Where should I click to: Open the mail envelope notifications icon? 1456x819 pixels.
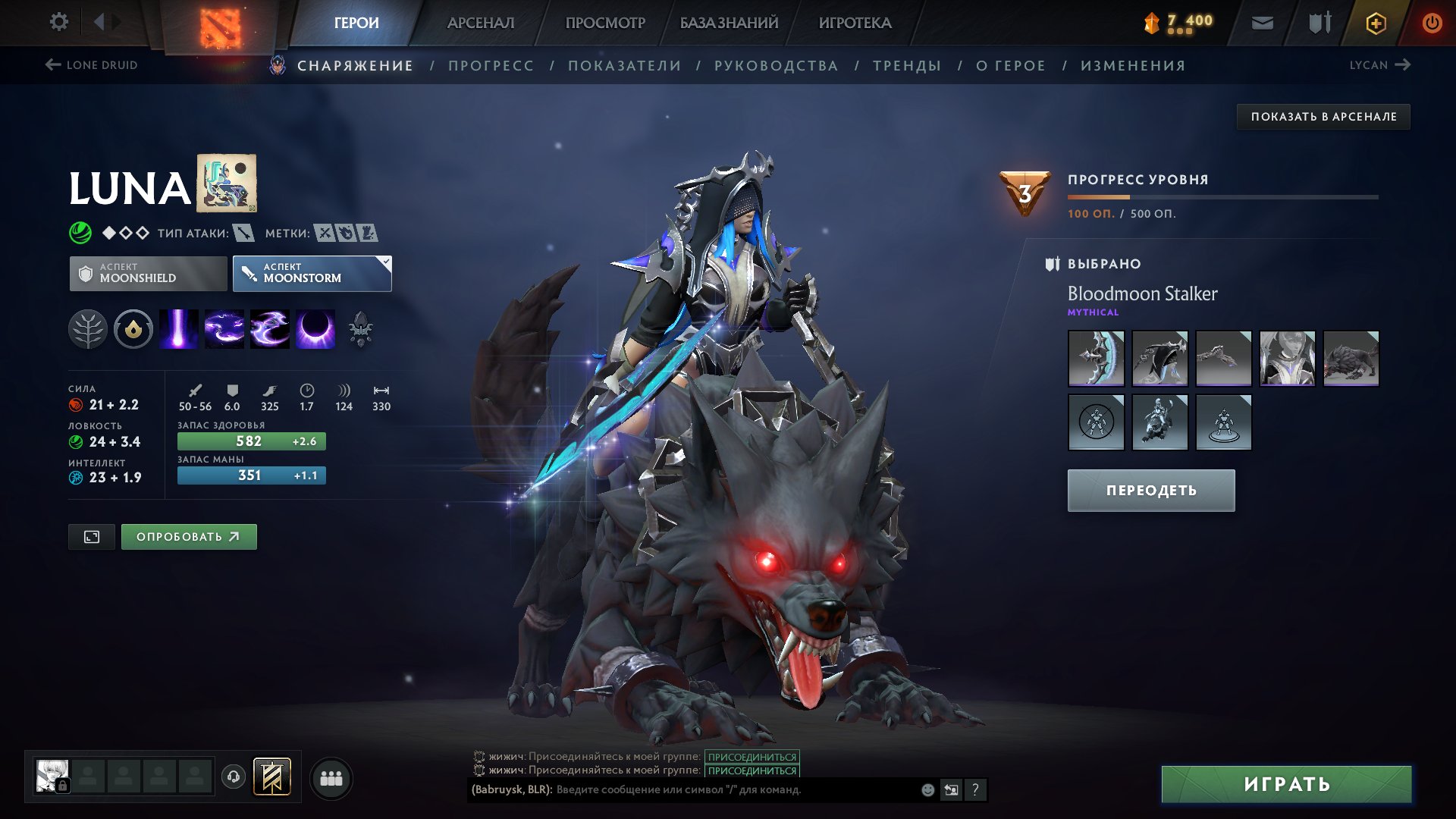pos(1262,22)
